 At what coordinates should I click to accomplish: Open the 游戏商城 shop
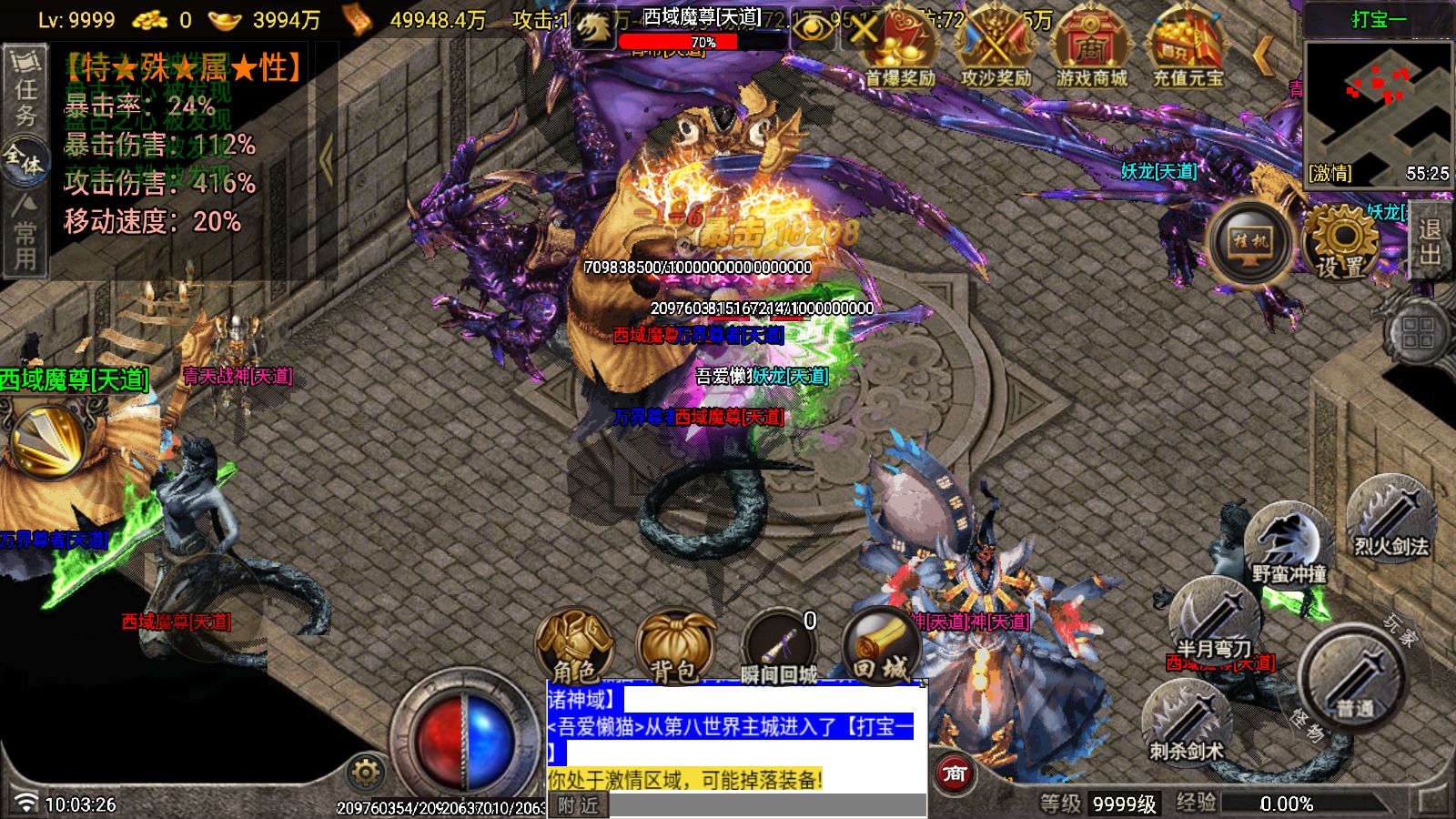pyautogui.click(x=1091, y=50)
